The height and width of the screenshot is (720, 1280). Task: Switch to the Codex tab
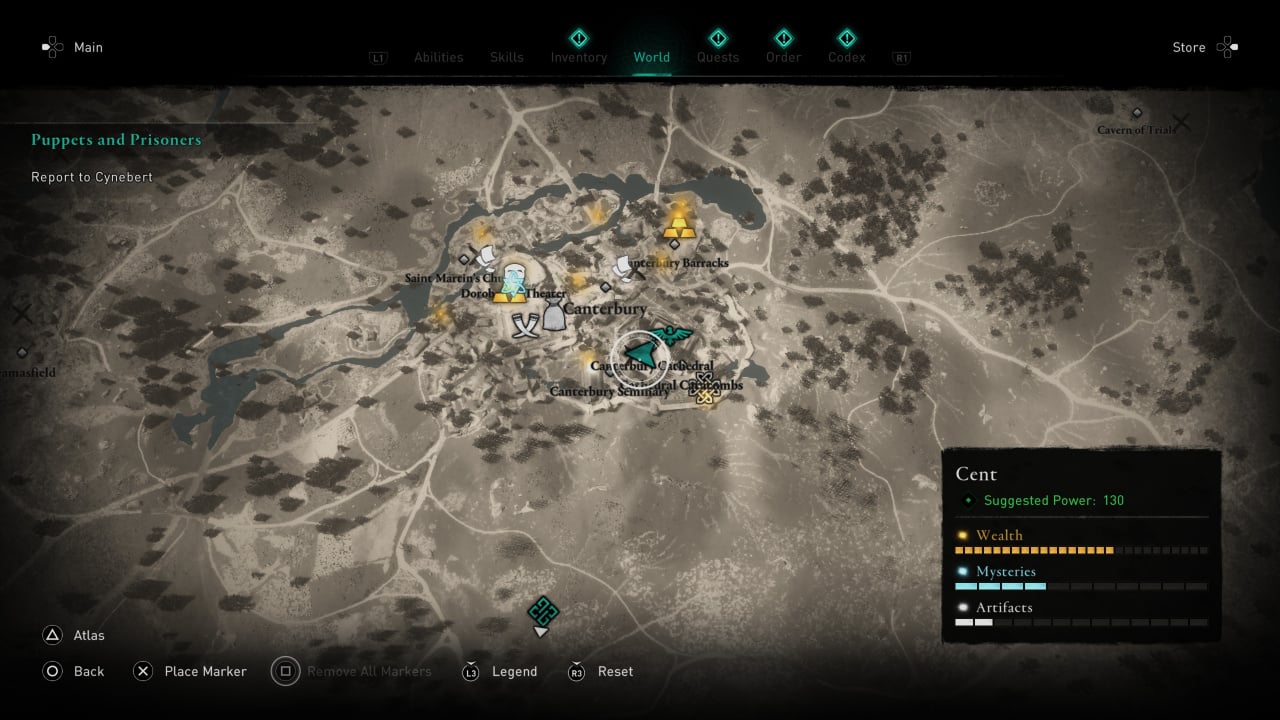tap(846, 57)
